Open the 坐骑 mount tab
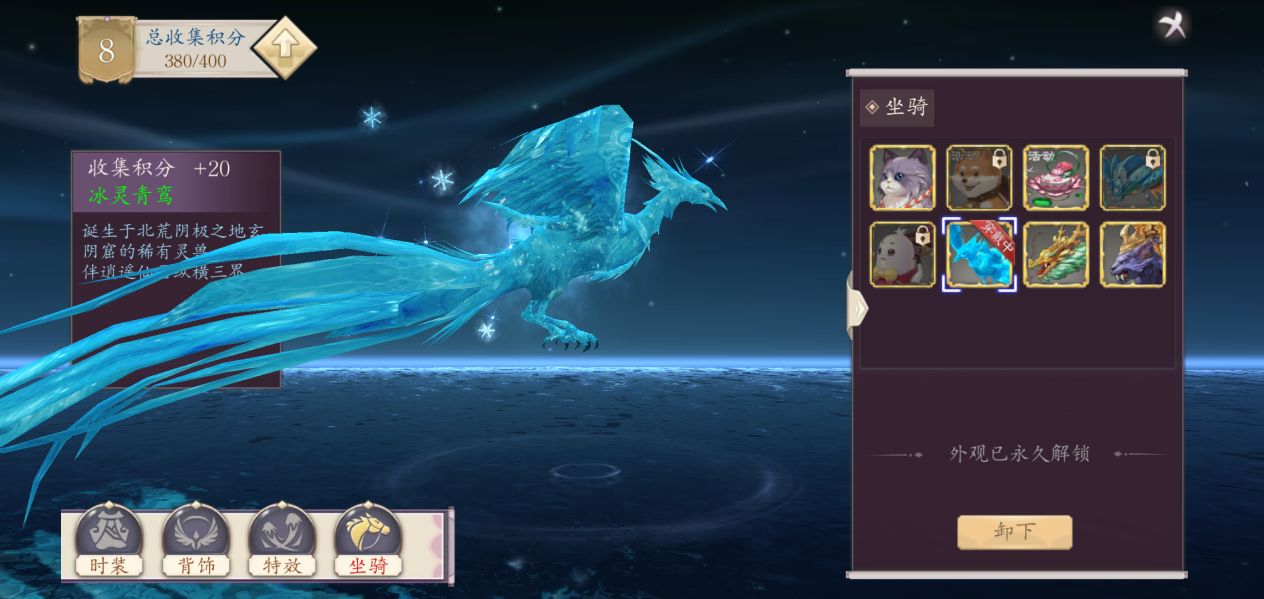Viewport: 1264px width, 599px height. (368, 541)
